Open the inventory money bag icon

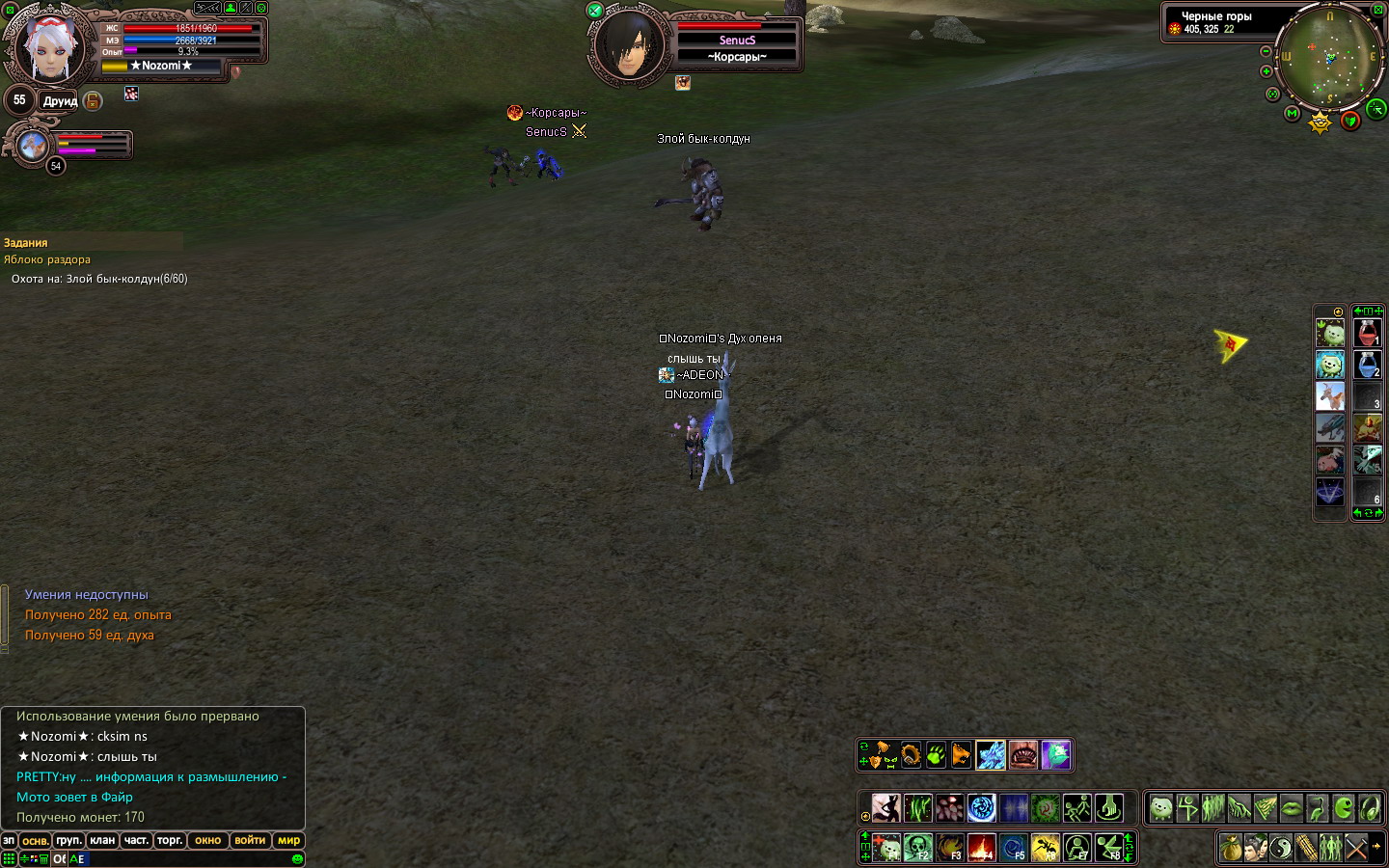tap(1230, 848)
